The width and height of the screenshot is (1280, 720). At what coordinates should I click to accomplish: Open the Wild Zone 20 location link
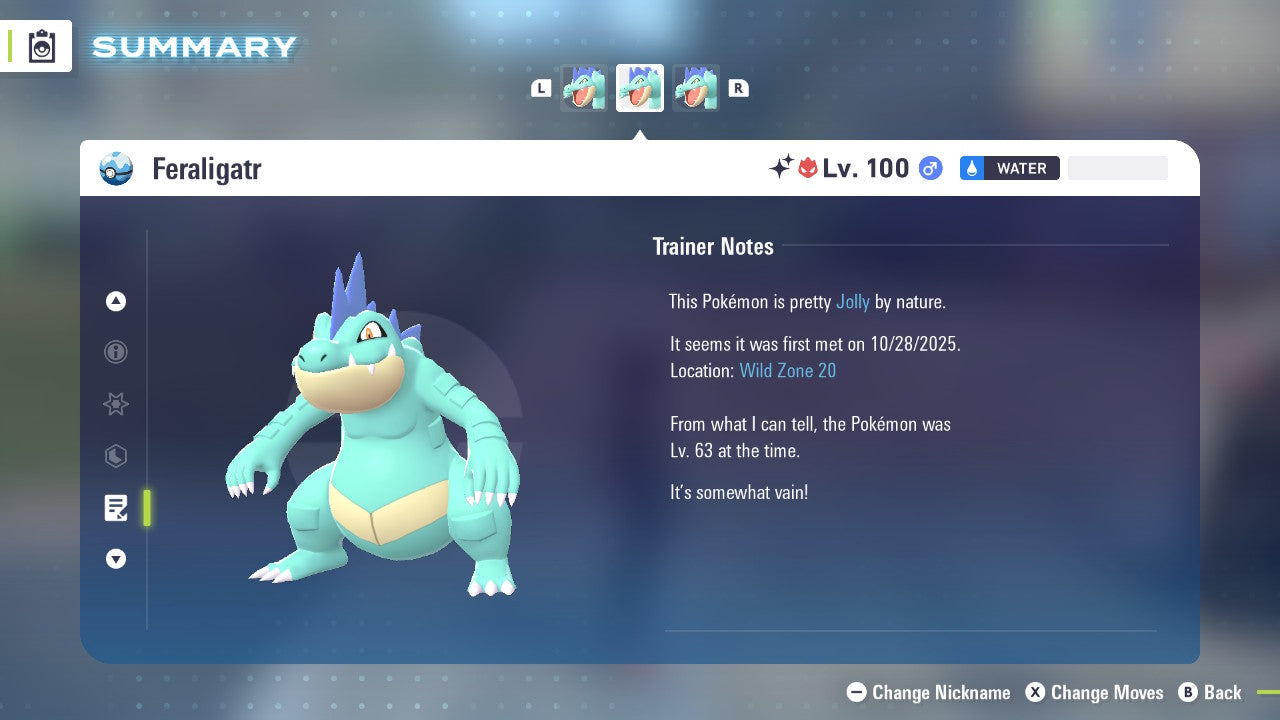pos(788,370)
